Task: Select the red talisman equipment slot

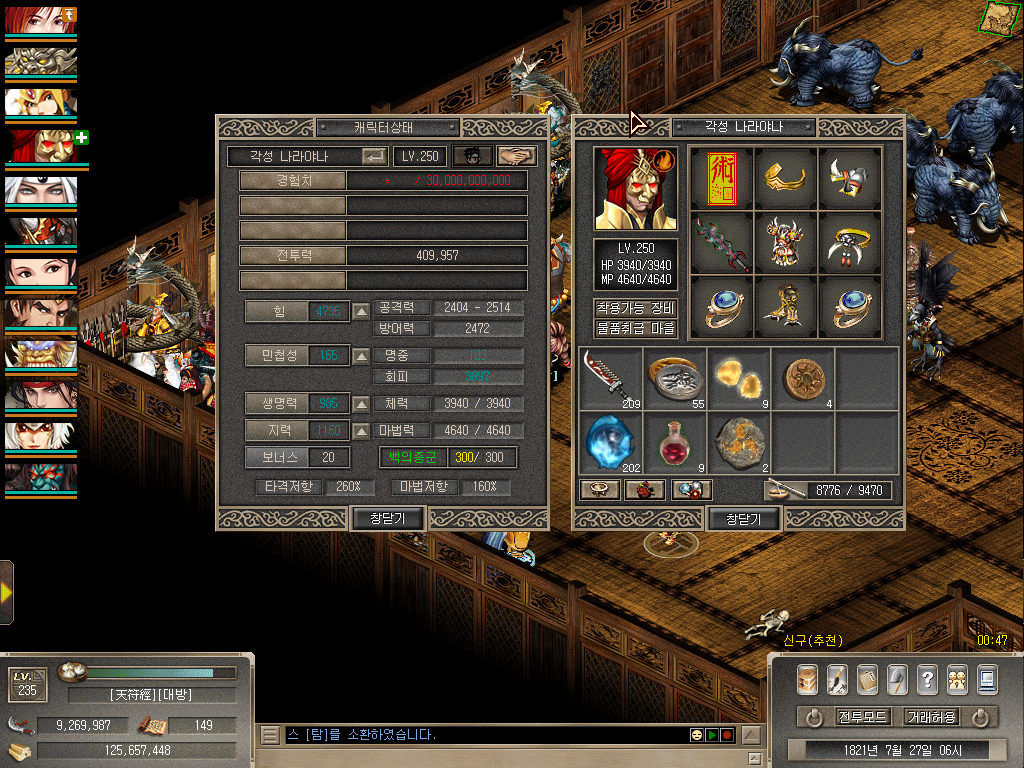Action: click(x=719, y=177)
